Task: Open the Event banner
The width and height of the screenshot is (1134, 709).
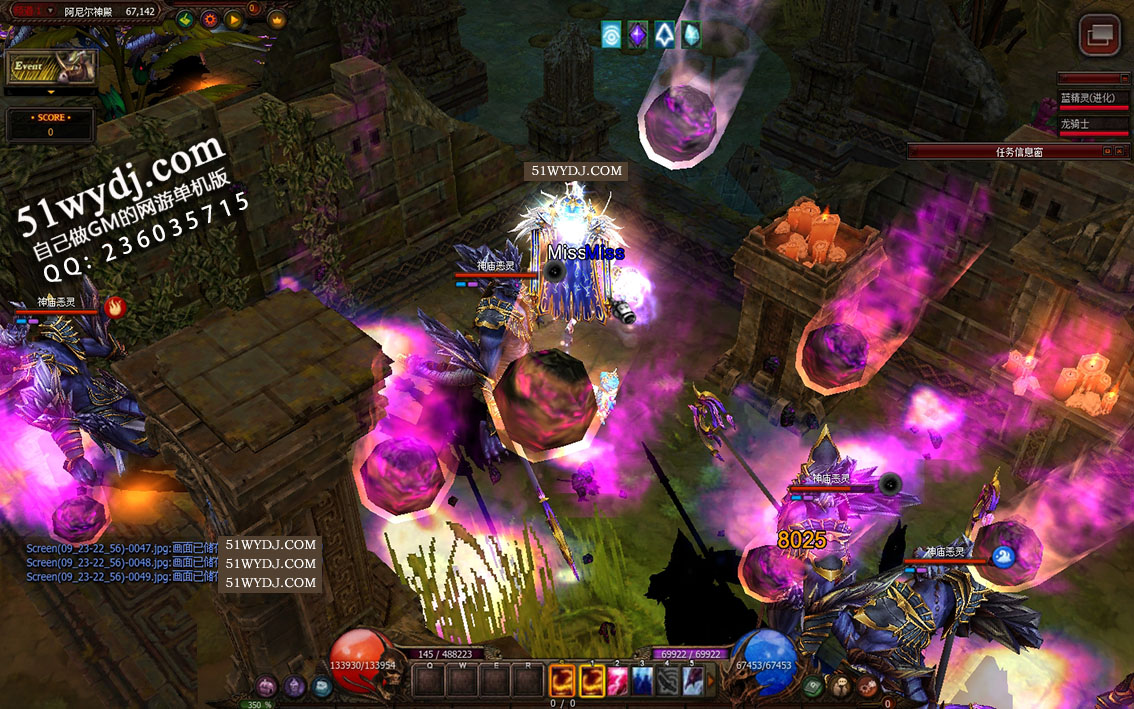Action: (52, 67)
